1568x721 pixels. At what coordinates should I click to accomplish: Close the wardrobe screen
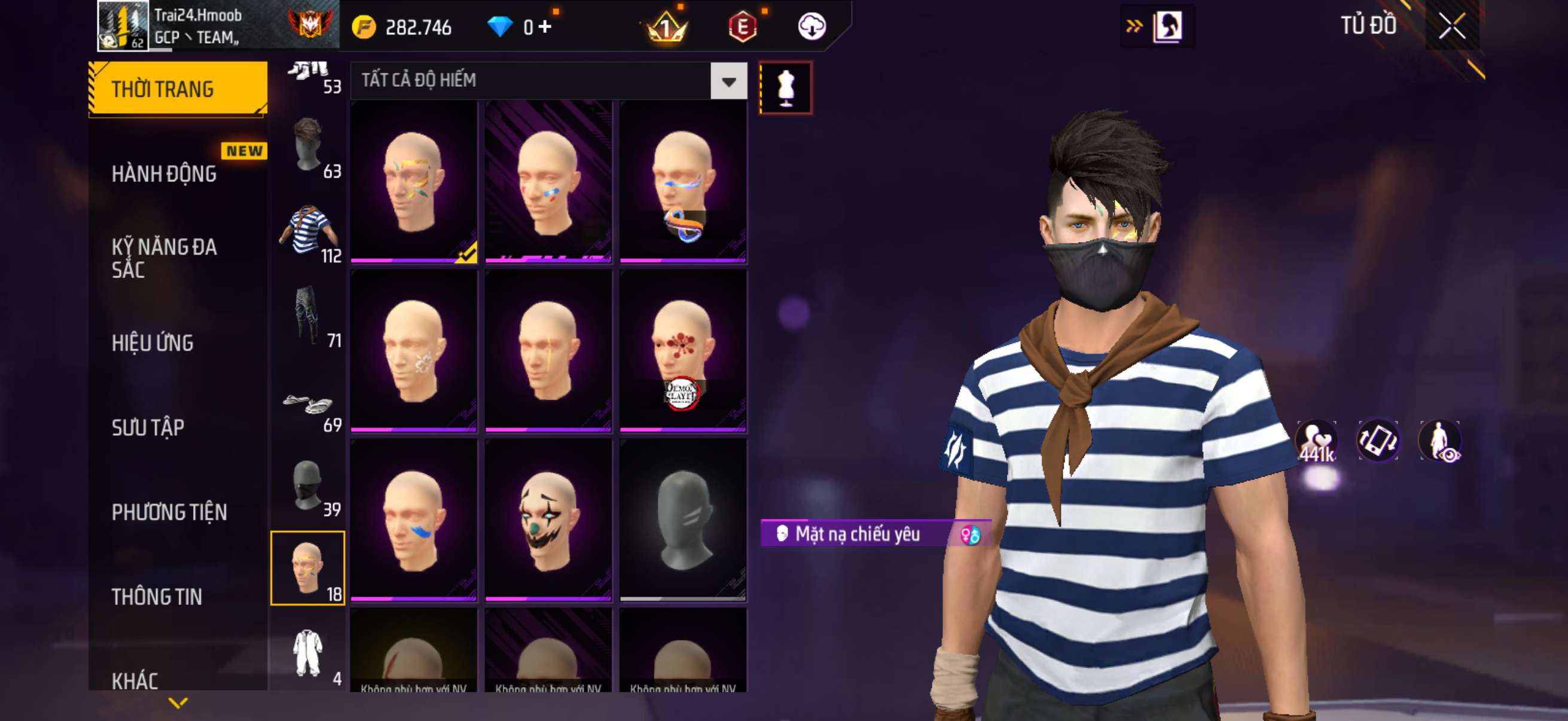1452,26
